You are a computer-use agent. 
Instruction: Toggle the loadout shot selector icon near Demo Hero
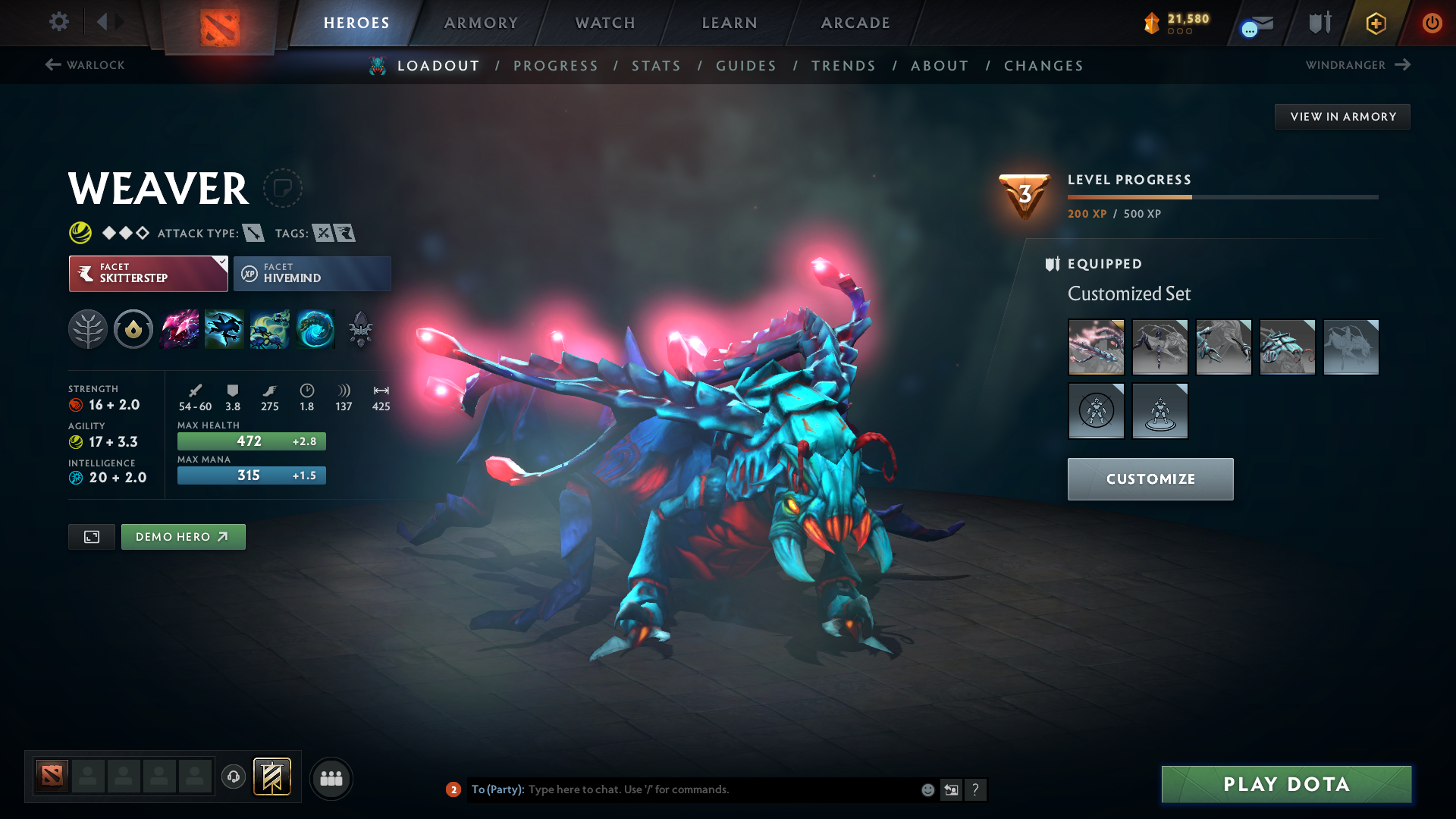[x=91, y=536]
